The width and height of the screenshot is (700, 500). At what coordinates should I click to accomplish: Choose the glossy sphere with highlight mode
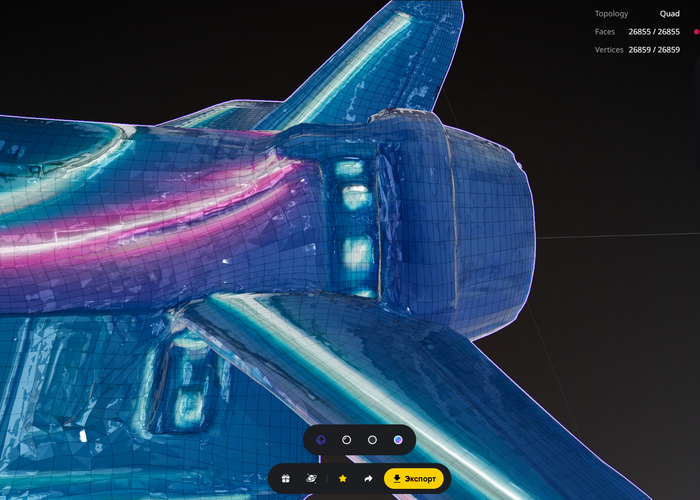tap(346, 439)
